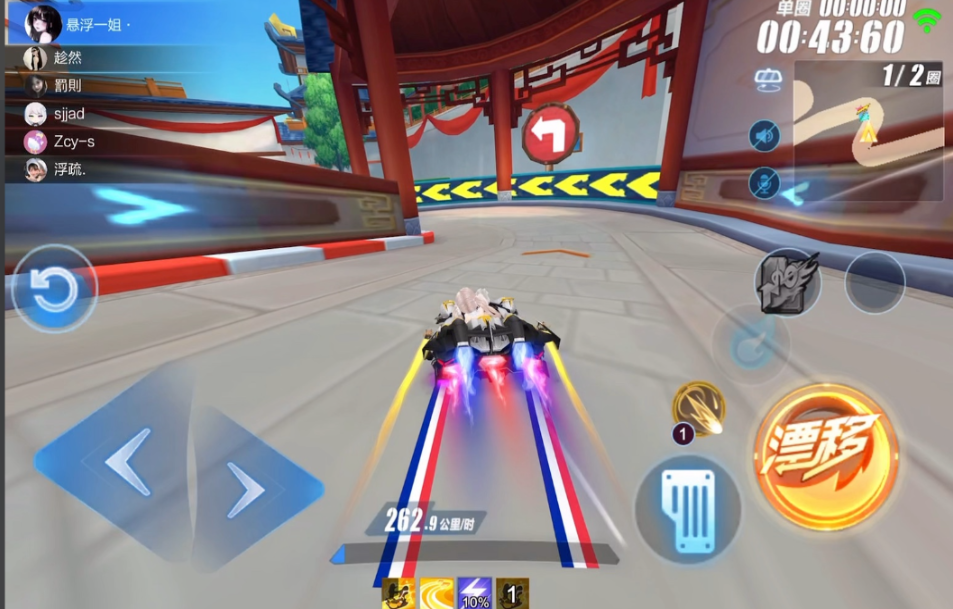Click the track minimap
953x609 pixels.
[x=868, y=130]
